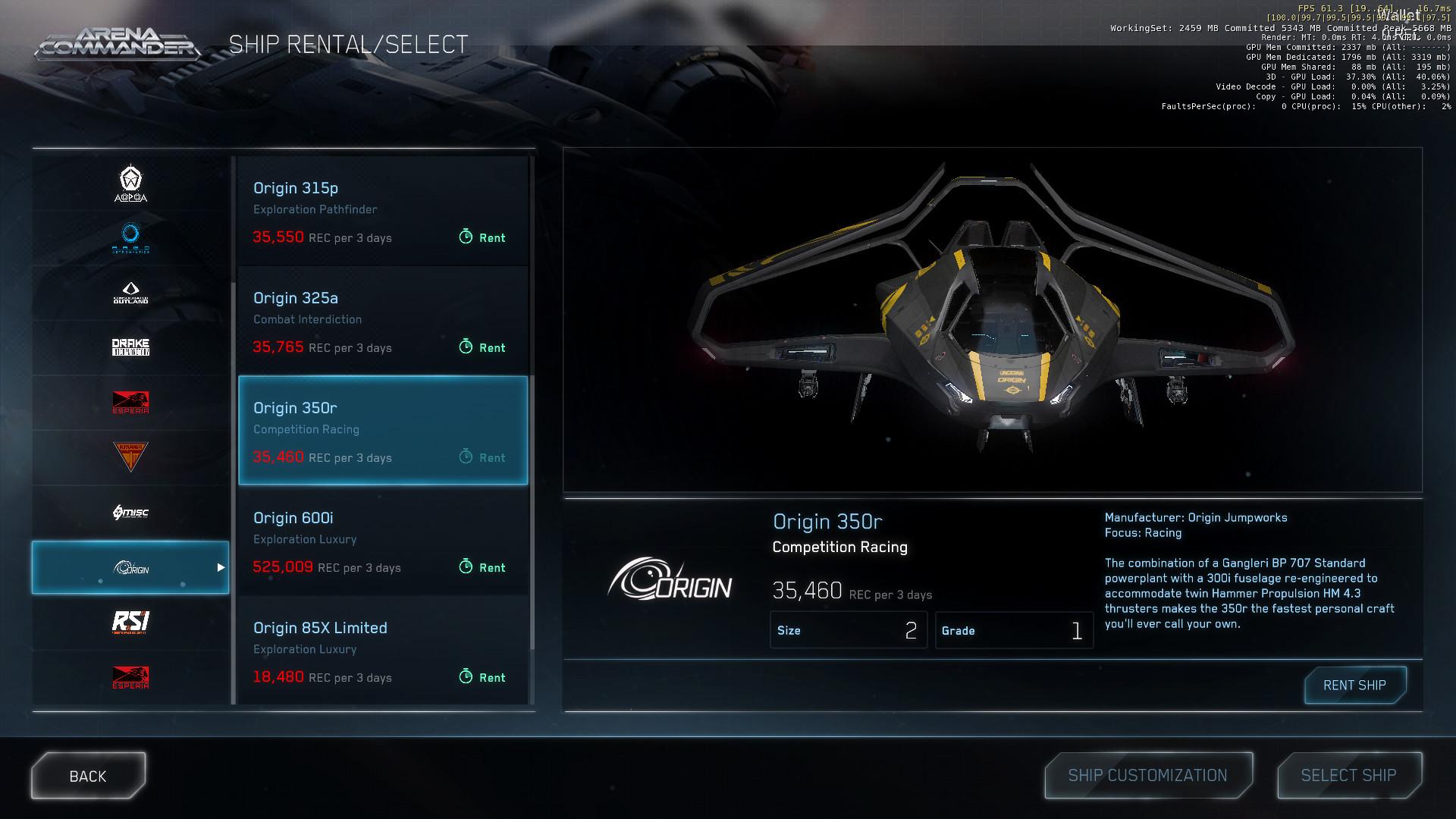
Task: Click the timer icon beside Origin 315p Rent
Action: (x=466, y=237)
